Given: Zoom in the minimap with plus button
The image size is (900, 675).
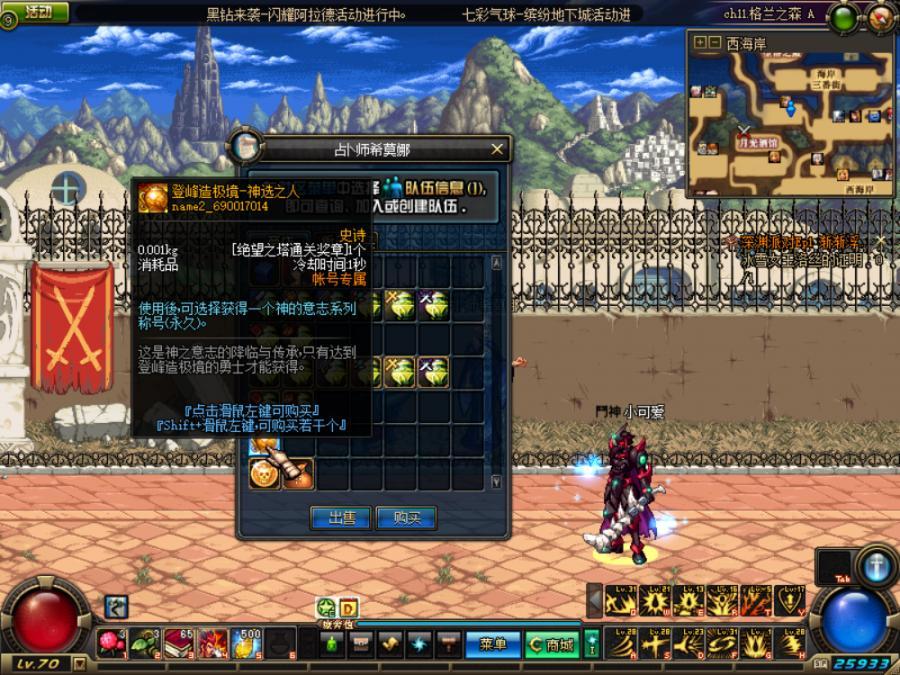Looking at the screenshot, I should (700, 43).
